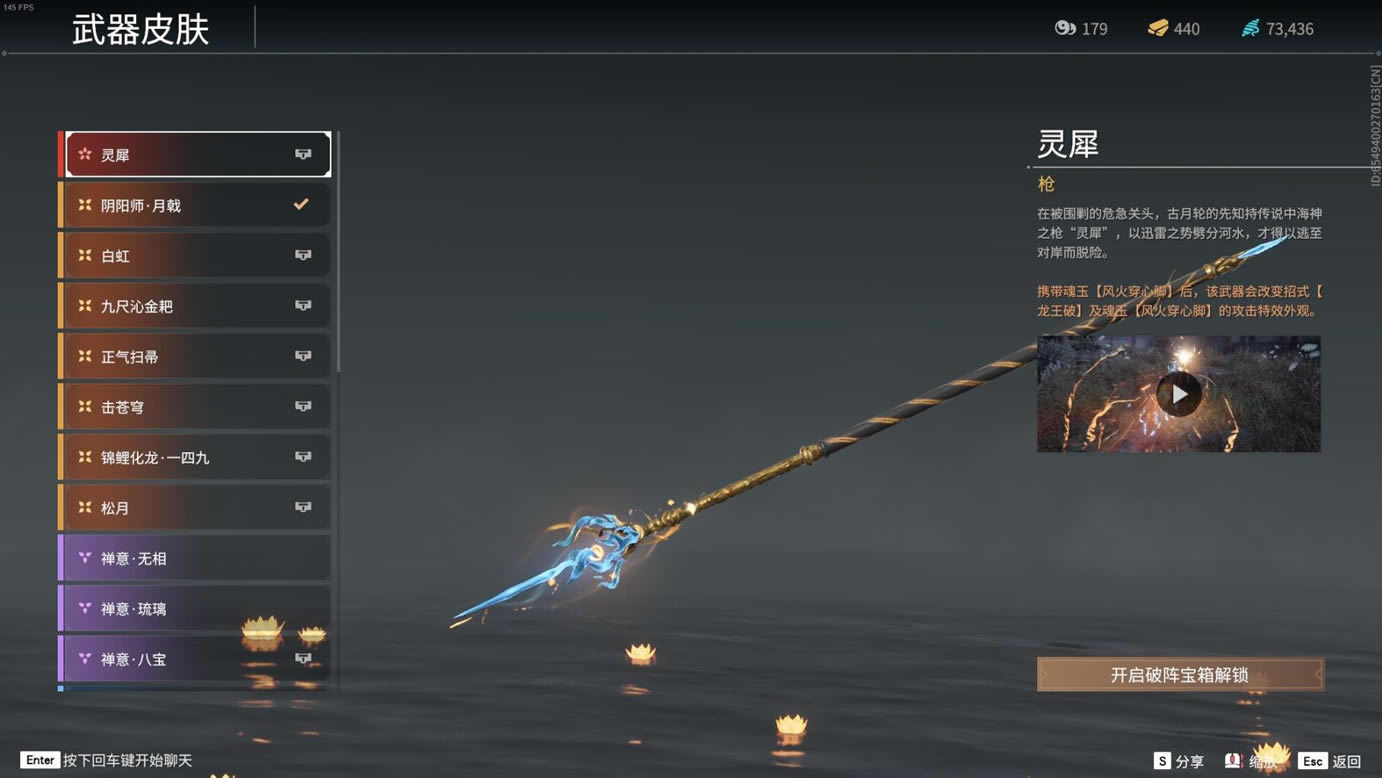Select 锦鲤化龙·一四九 from the list
Screen dimensions: 1382x778
pyautogui.click(x=197, y=458)
